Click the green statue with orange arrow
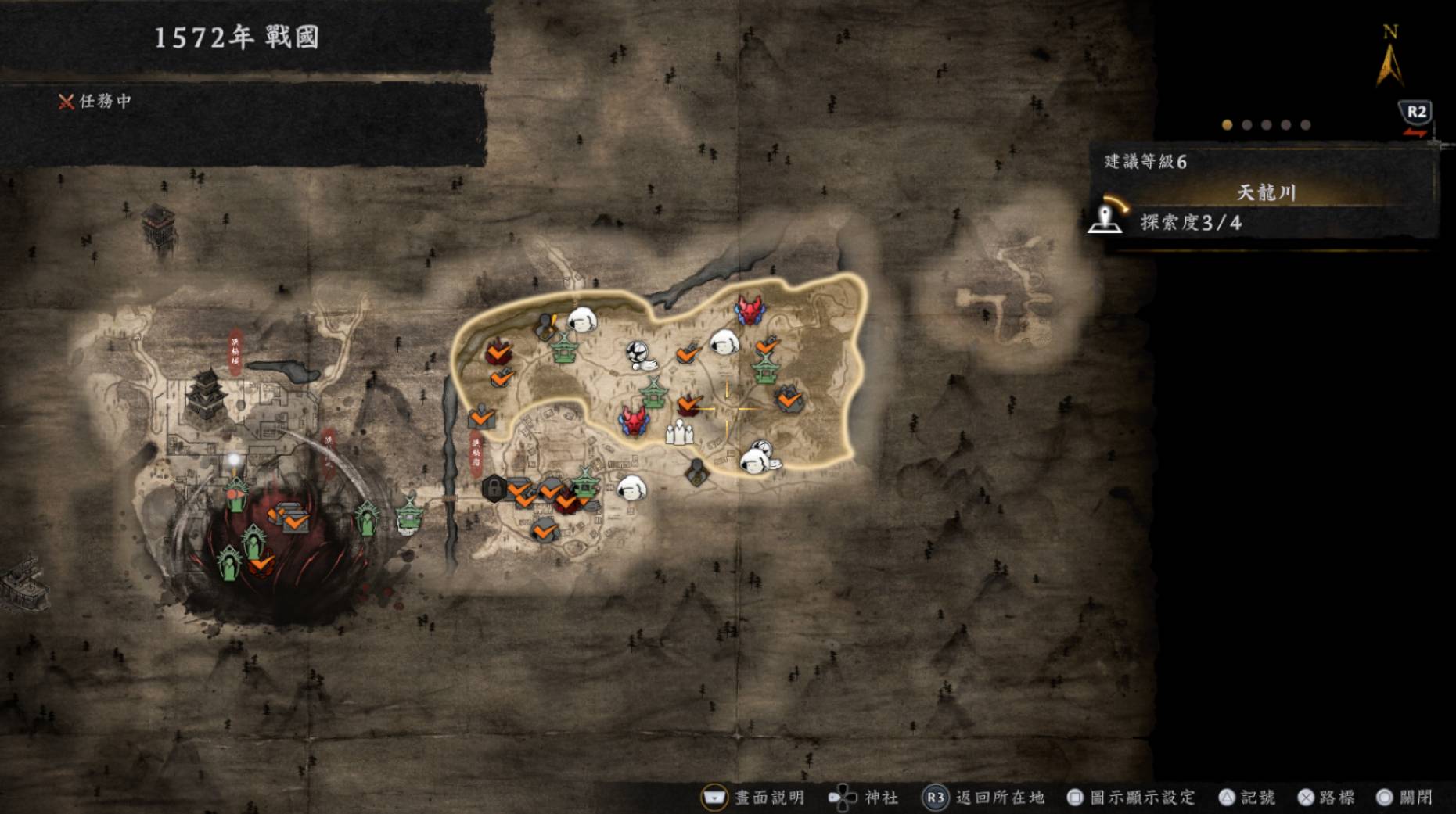1456x814 pixels. pos(235,493)
